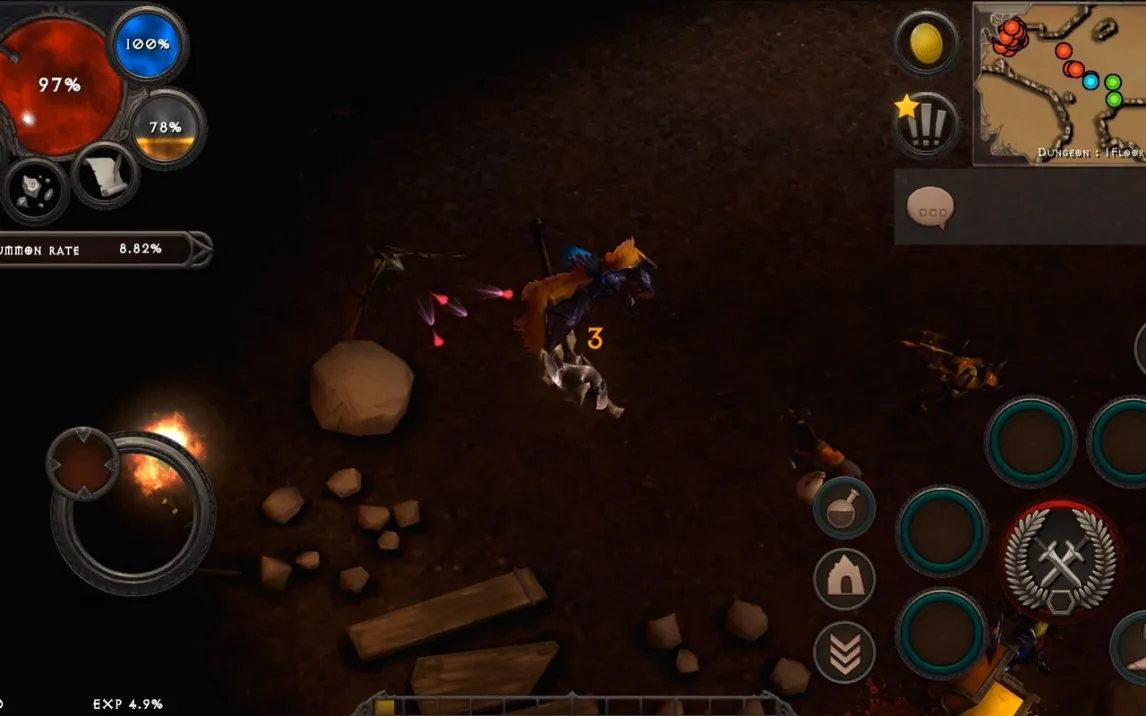Tap the crossed swords attack button
This screenshot has width=1146, height=716.
1061,561
